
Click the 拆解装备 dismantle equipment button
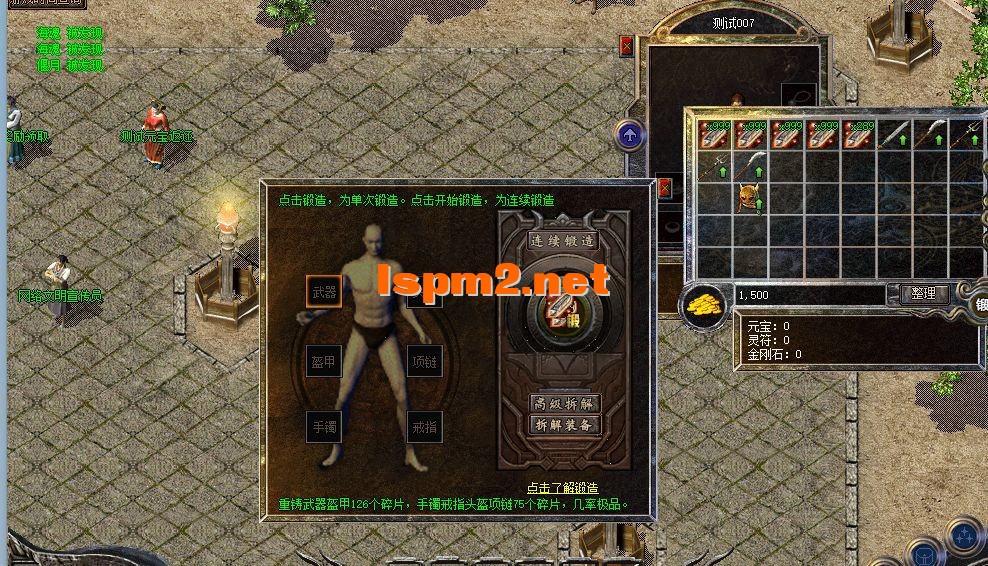[564, 424]
